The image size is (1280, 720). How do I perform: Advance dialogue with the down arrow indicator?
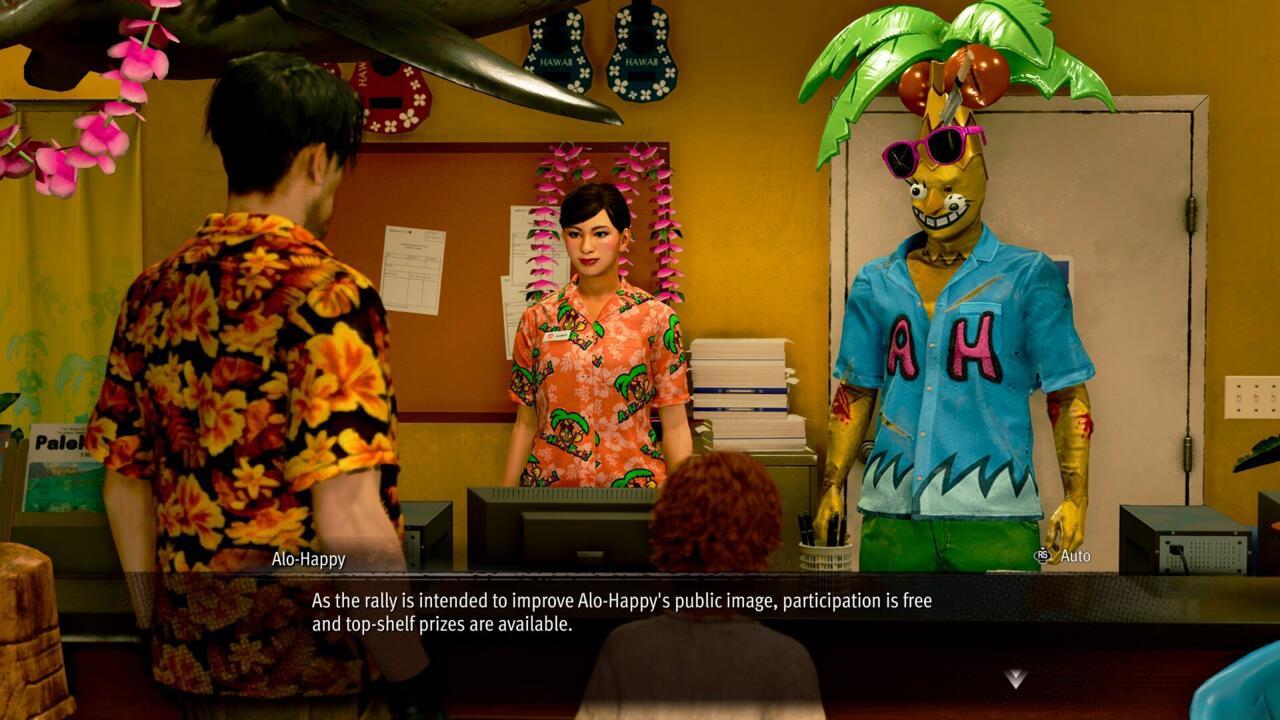(1015, 679)
